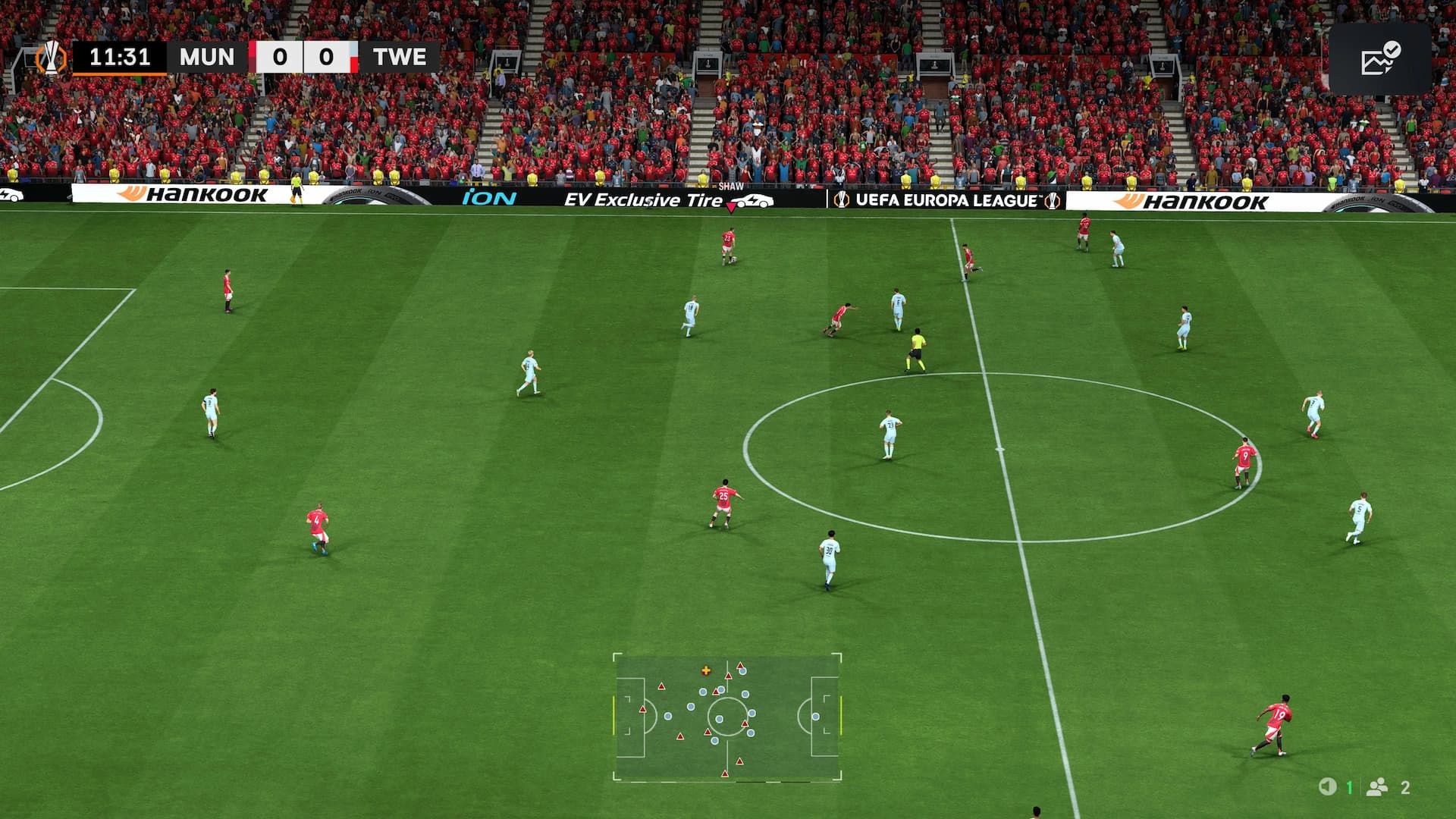Select the Hankook logo on the left banner
The width and height of the screenshot is (1456, 819).
[190, 197]
